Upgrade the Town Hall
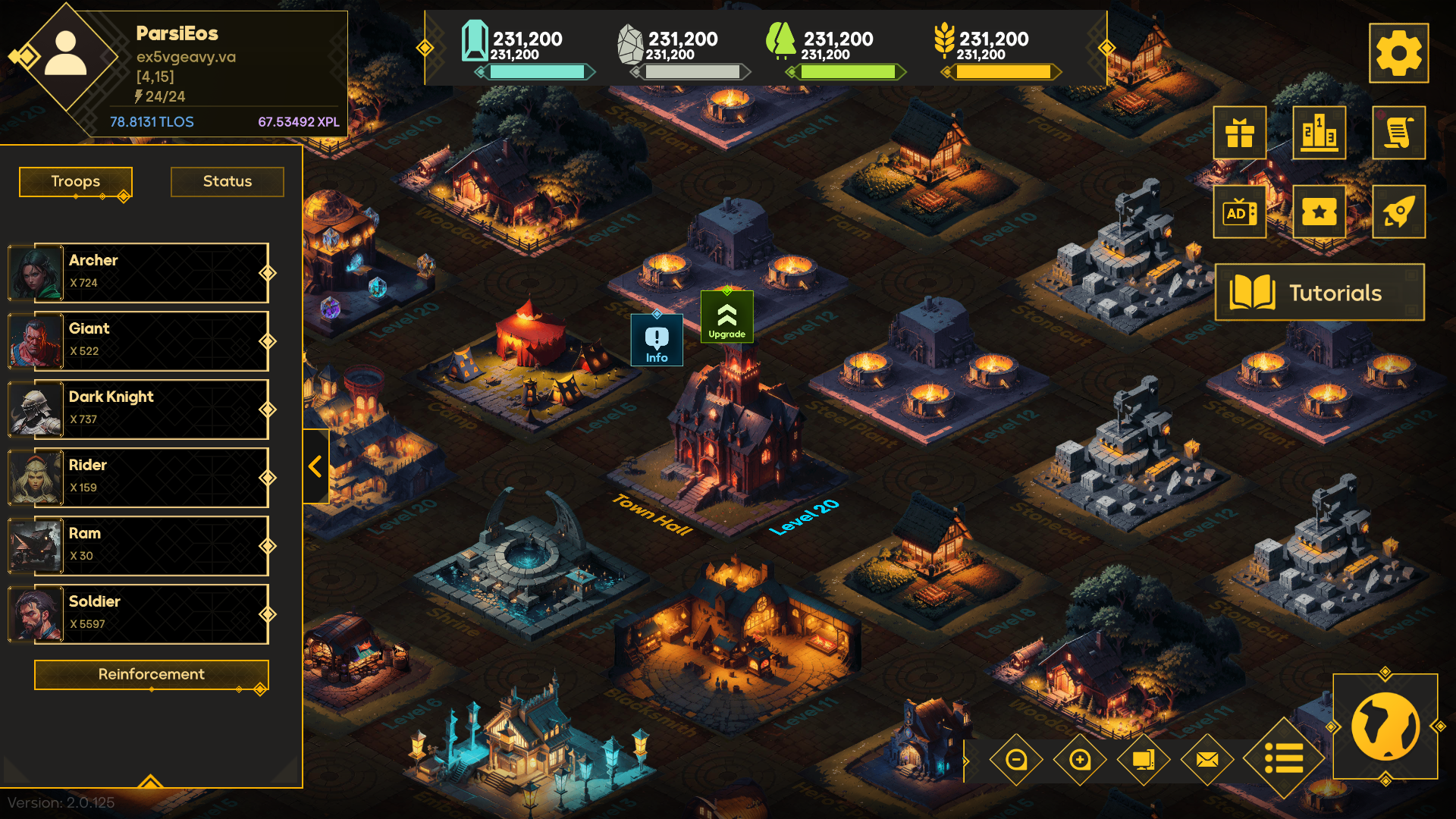The image size is (1456, 819). coord(726,317)
